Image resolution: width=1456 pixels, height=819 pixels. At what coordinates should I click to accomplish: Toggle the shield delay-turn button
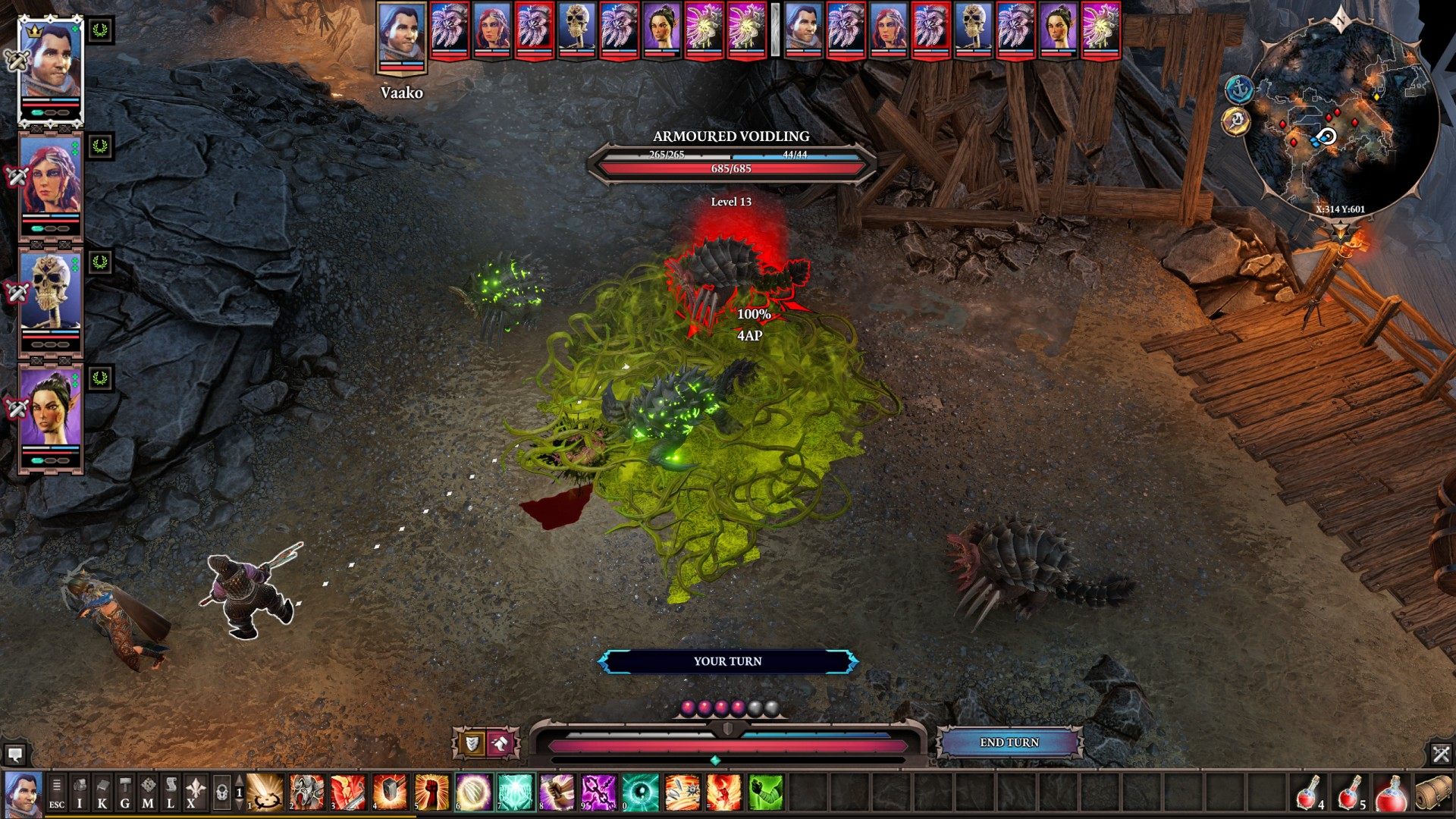pyautogui.click(x=472, y=744)
